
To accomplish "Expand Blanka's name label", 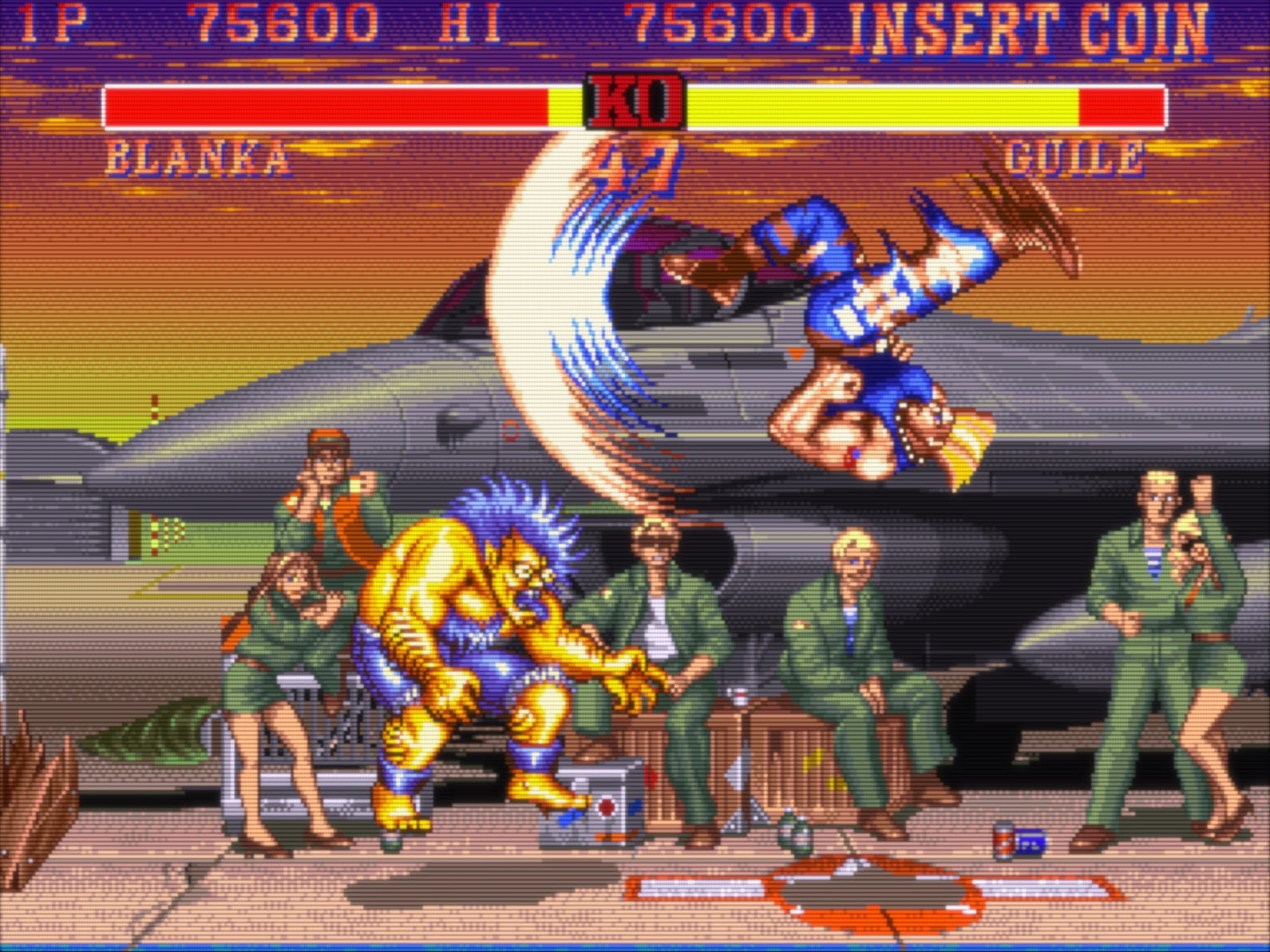I will click(196, 160).
